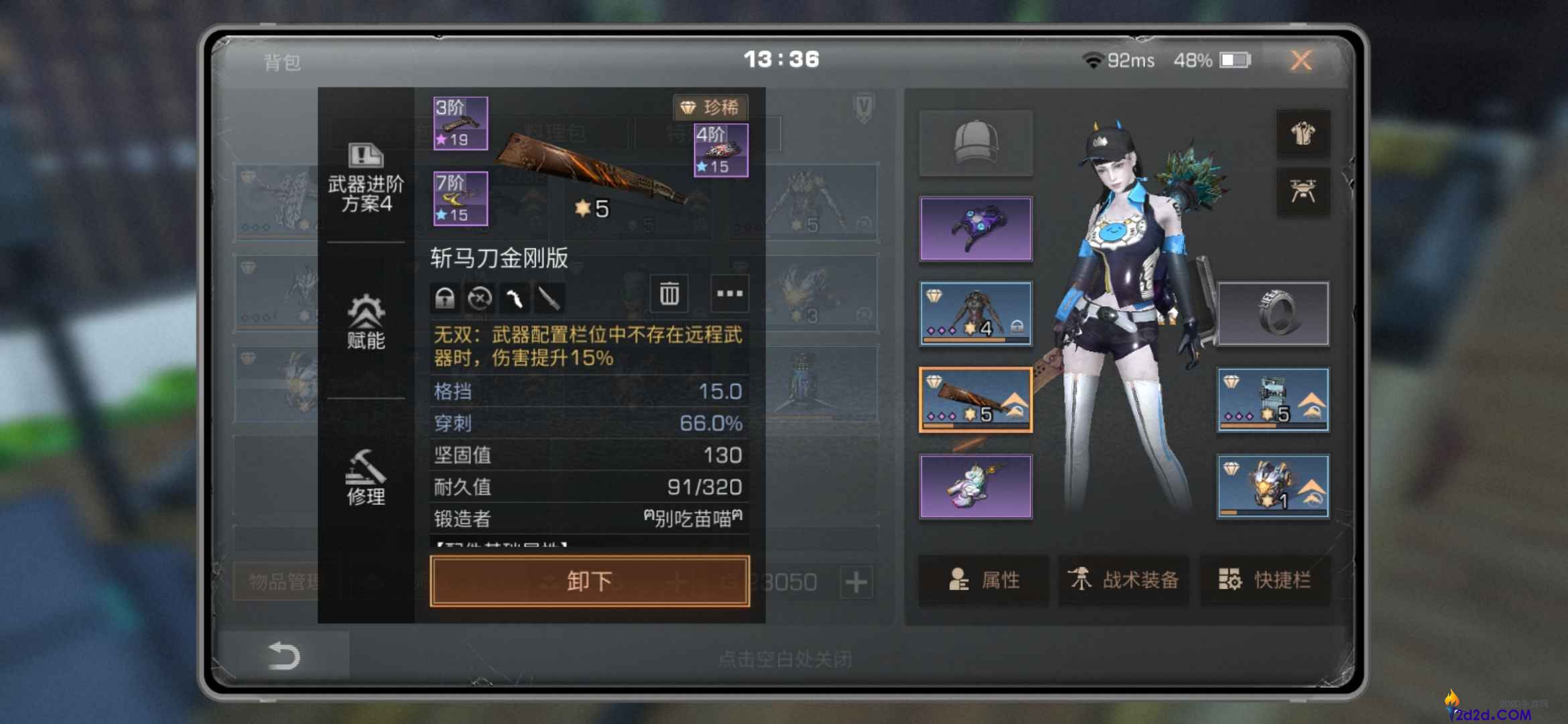Tap the drone icon on the right edge
The width and height of the screenshot is (1568, 724).
[x=1303, y=191]
